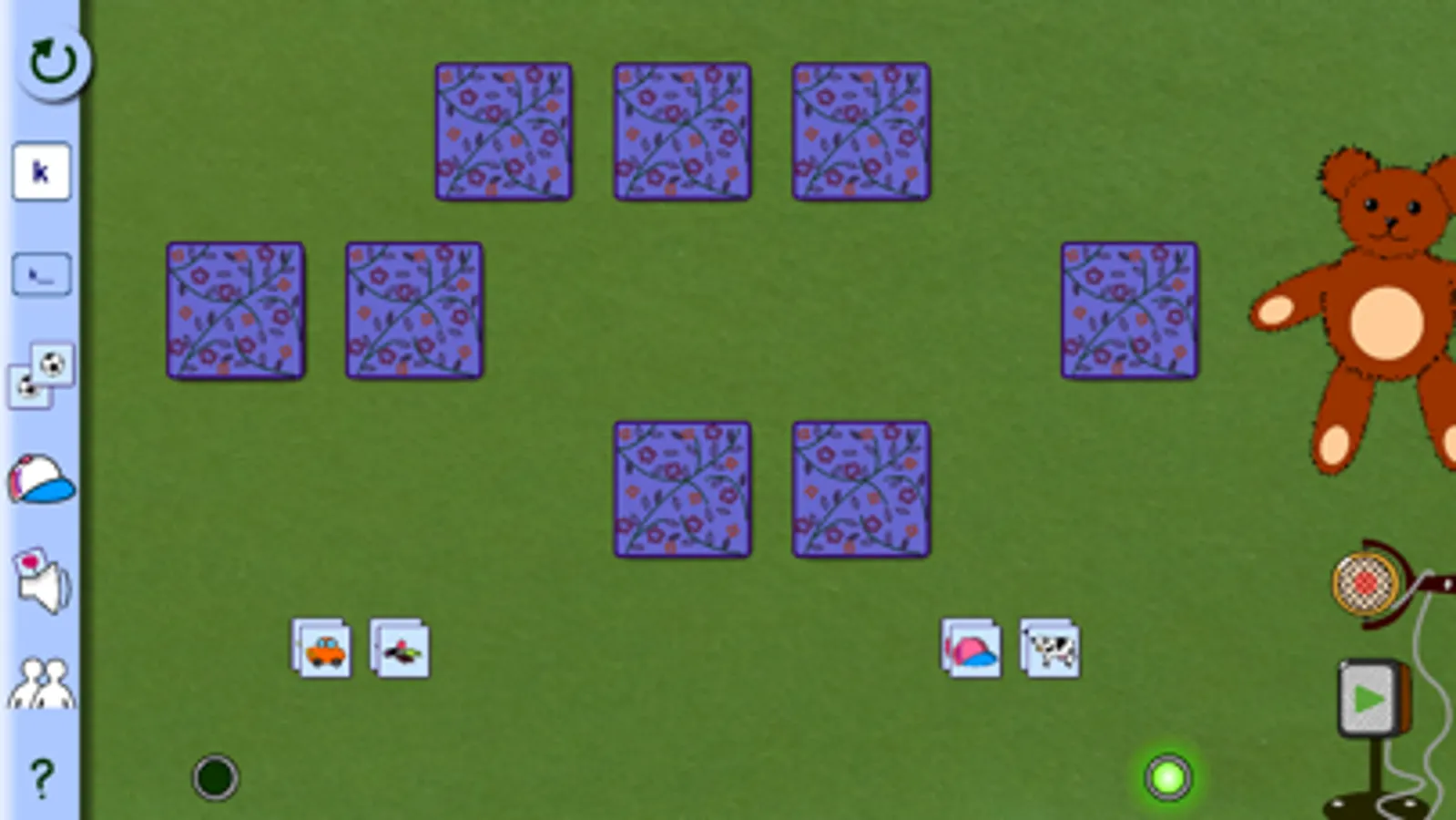Screen dimensions: 1456x820
Task: Flip the top-left covered flower card
Action: (x=504, y=129)
